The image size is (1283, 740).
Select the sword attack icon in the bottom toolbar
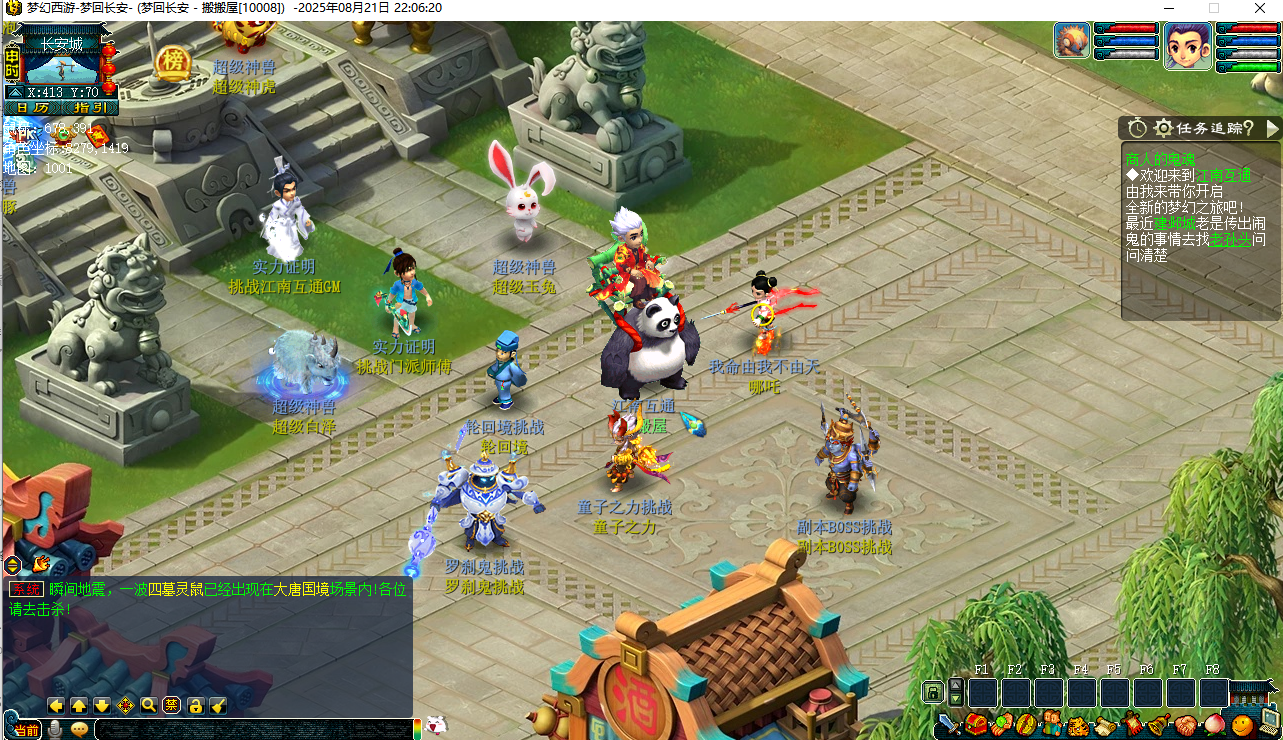click(948, 726)
